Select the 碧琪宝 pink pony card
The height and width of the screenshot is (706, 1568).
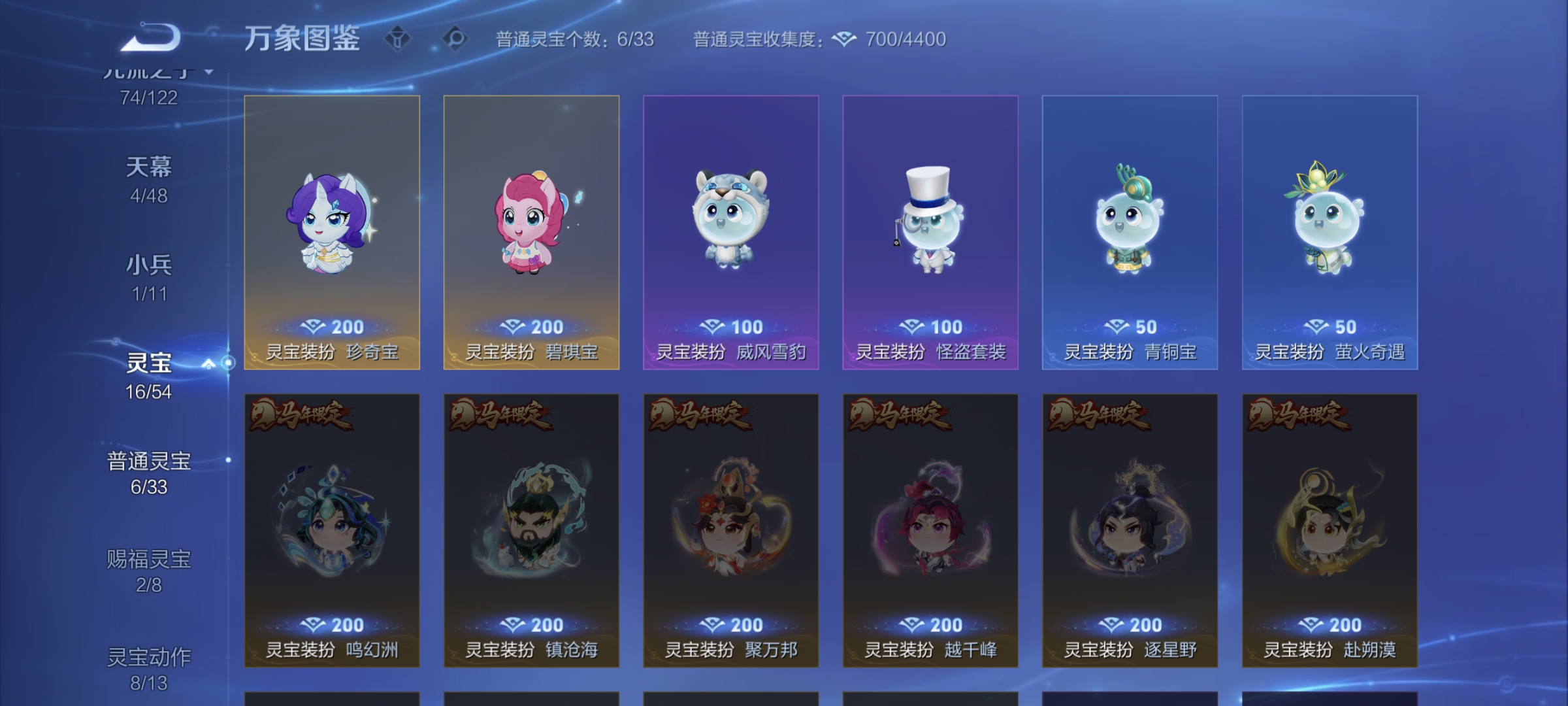point(531,235)
